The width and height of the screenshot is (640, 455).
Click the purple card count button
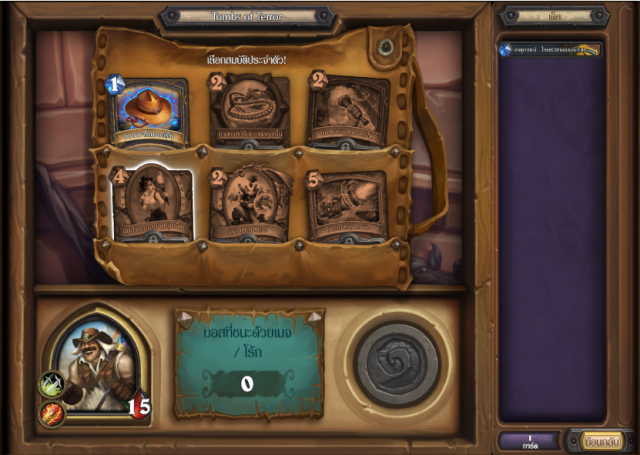530,439
